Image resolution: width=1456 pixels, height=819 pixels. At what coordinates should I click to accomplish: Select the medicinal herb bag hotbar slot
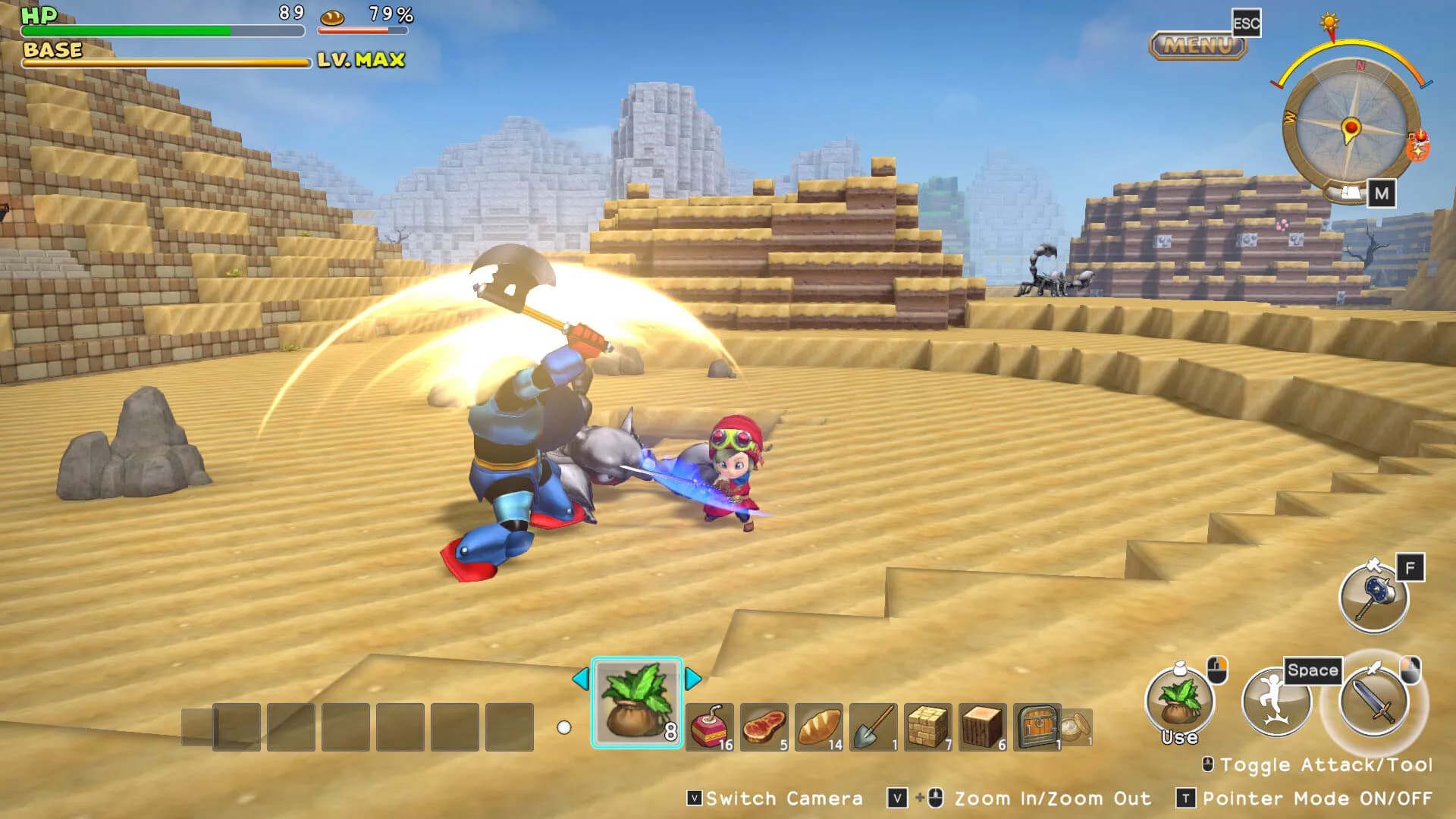[x=636, y=703]
